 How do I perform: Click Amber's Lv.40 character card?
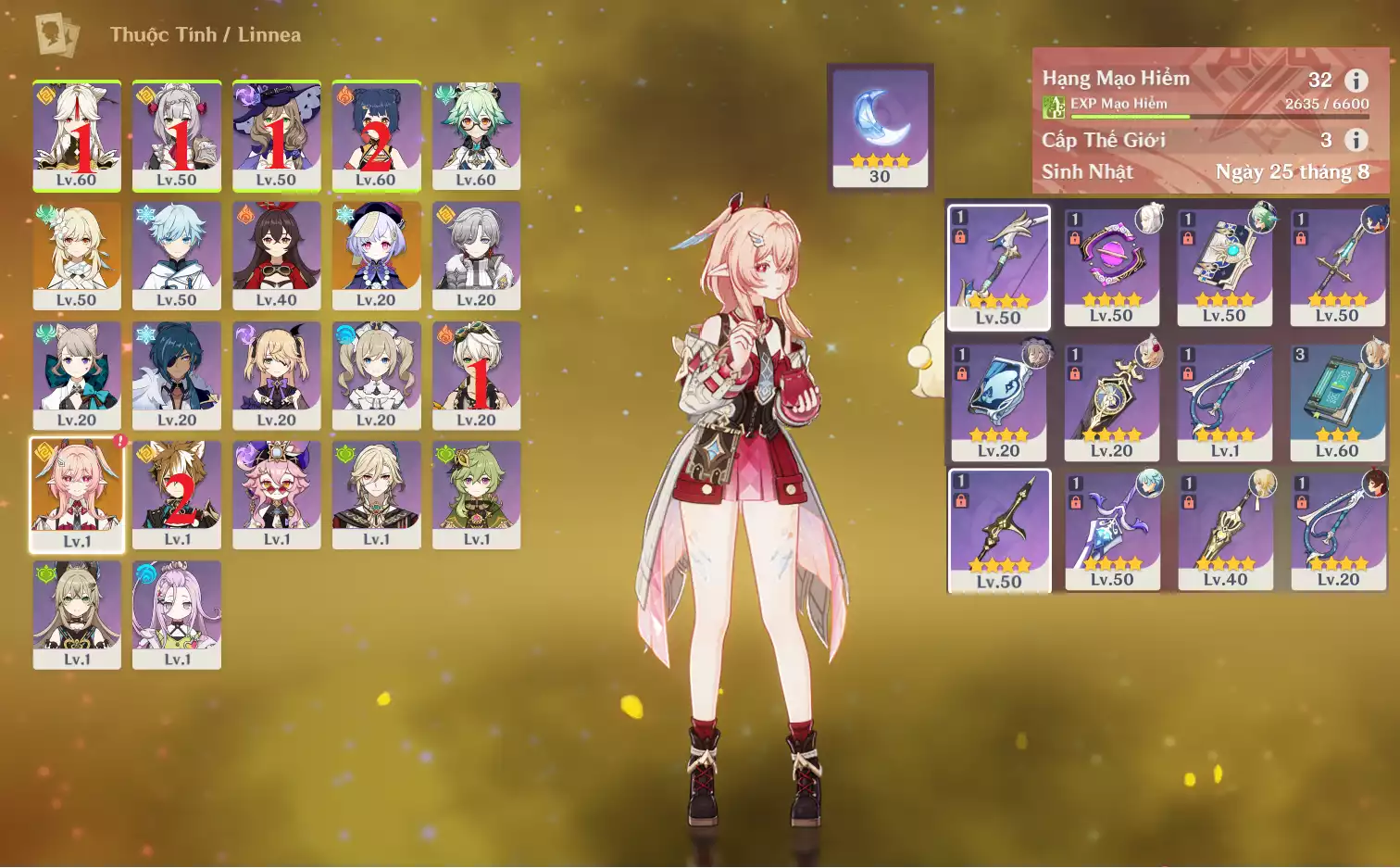pyautogui.click(x=277, y=255)
